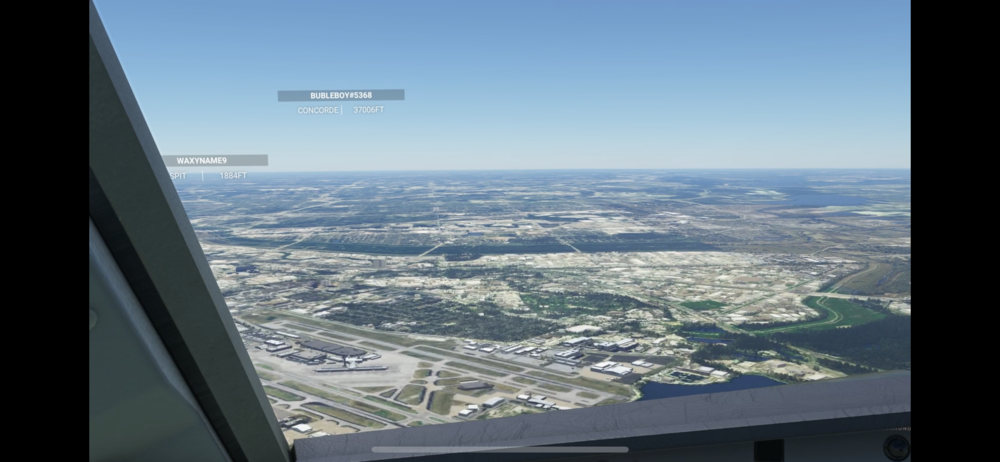This screenshot has height=462, width=1000.
Task: Select the BUBLEBOY#5368 player nameplate
Action: tap(341, 96)
